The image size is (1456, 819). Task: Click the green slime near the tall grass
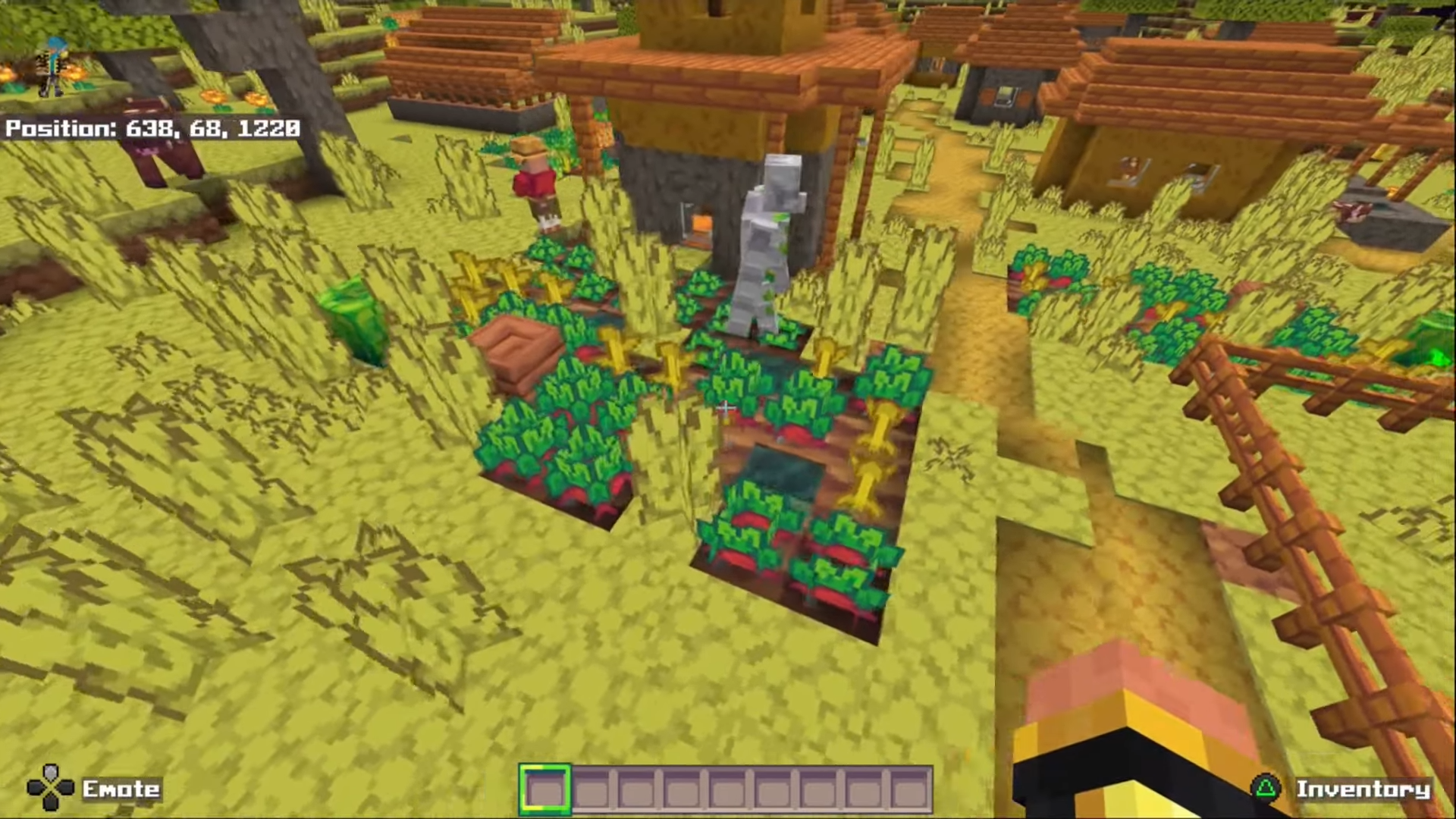(x=356, y=318)
